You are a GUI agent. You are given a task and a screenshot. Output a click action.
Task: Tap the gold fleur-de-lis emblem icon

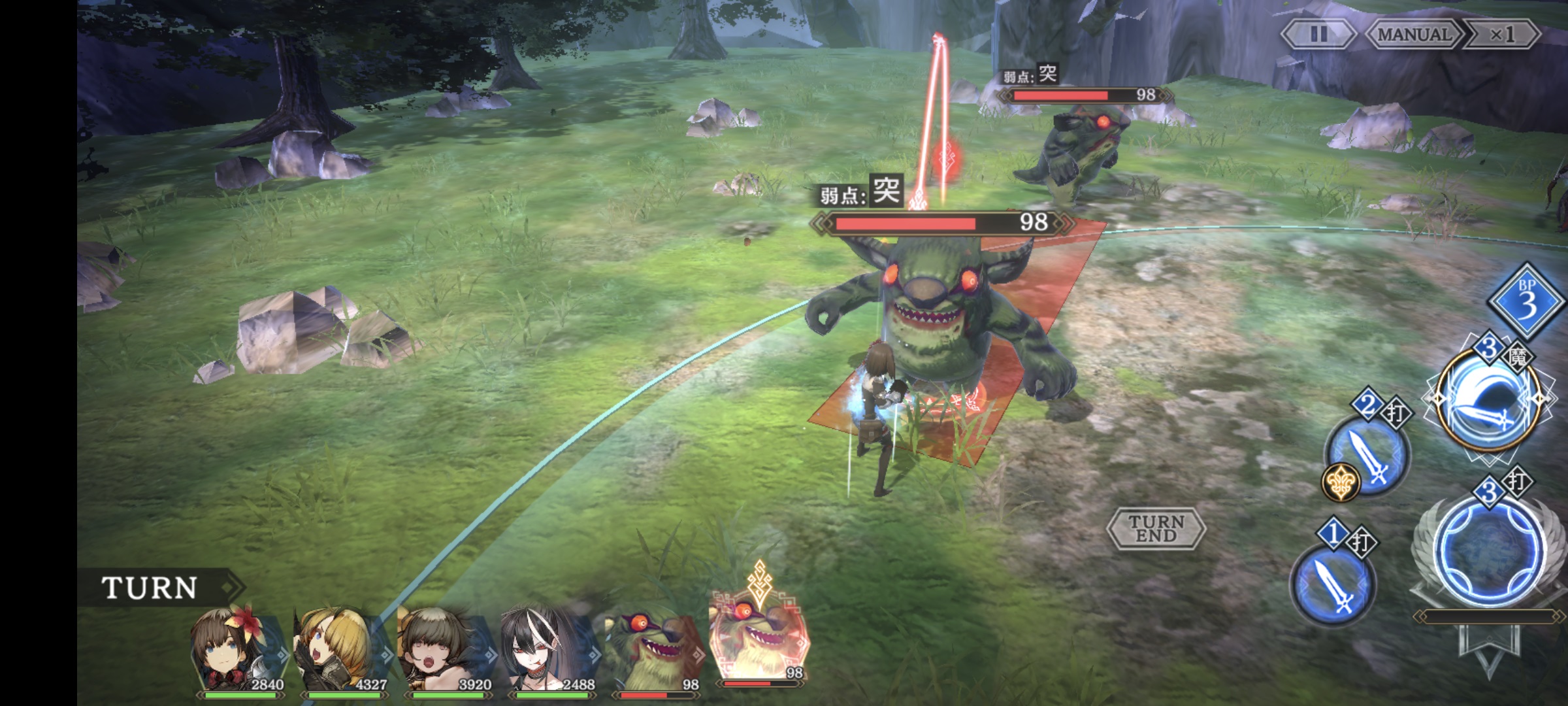coord(1341,482)
